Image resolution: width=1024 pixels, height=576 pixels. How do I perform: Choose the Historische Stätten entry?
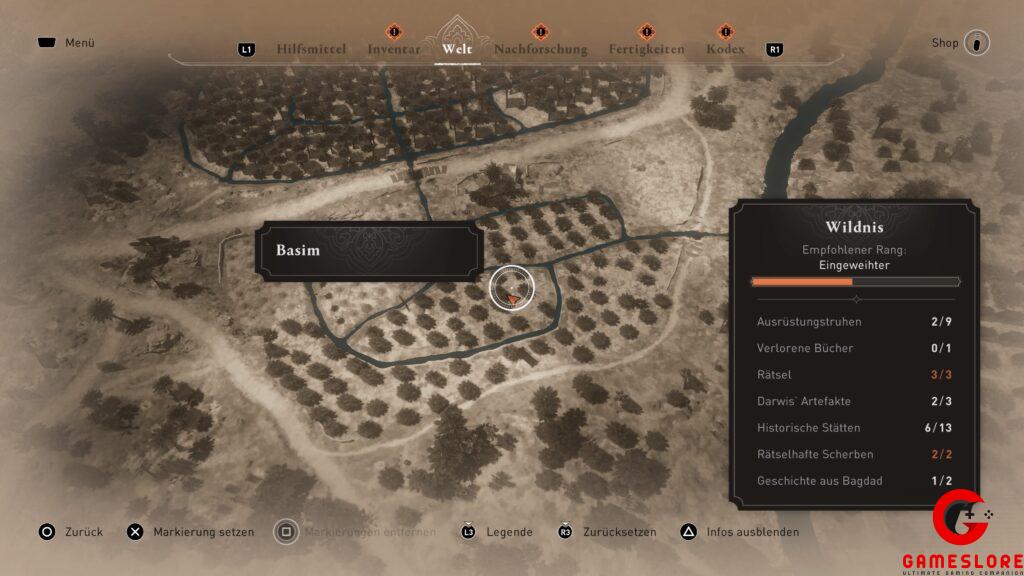854,428
